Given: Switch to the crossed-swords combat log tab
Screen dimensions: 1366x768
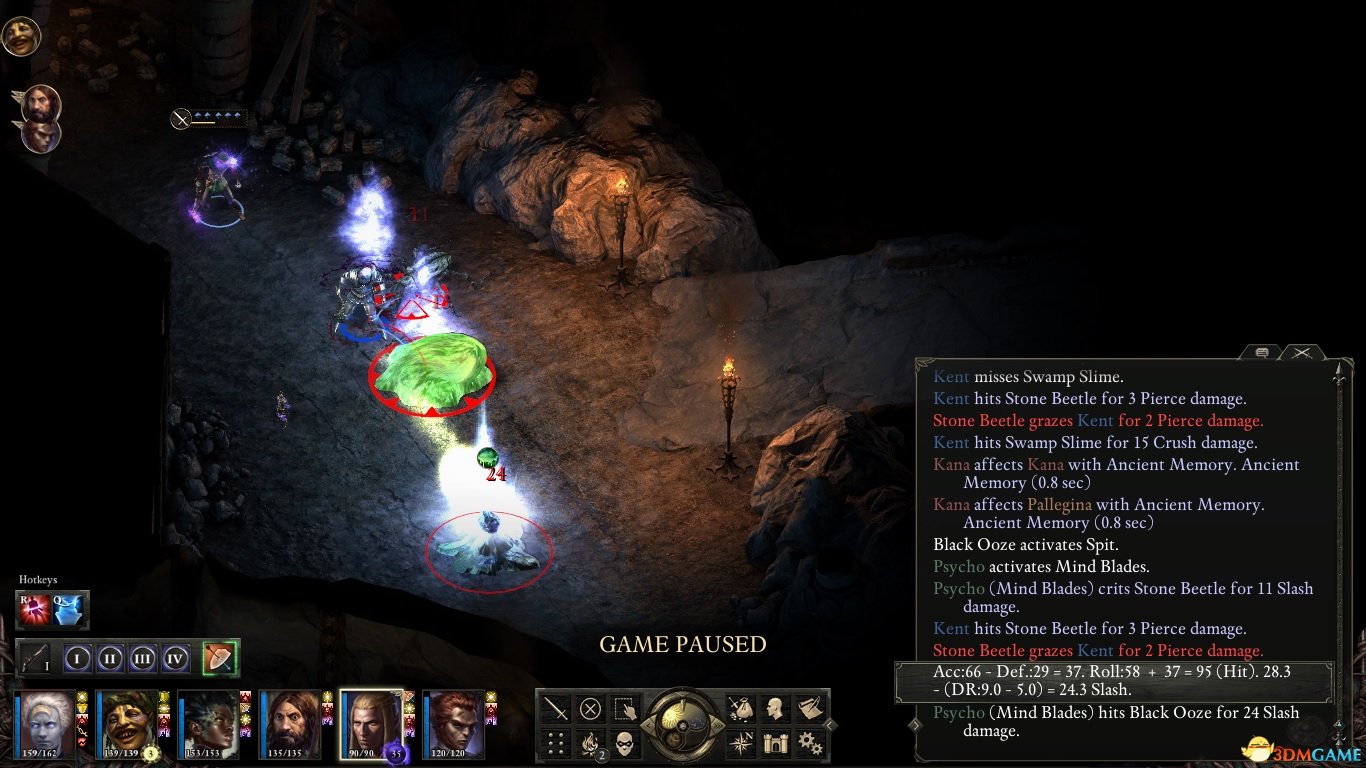Looking at the screenshot, I should click(1300, 353).
